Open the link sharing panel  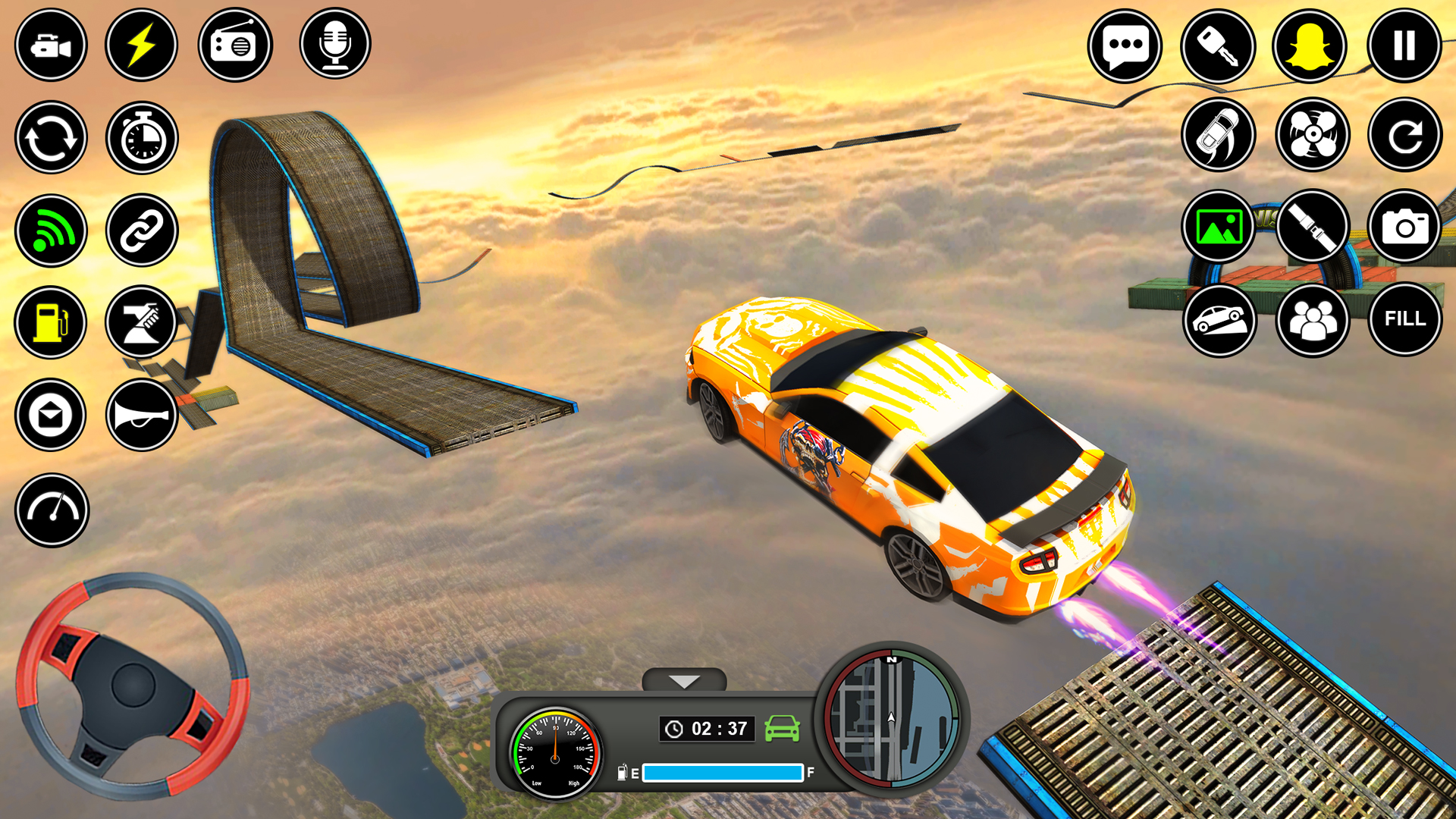pos(142,231)
